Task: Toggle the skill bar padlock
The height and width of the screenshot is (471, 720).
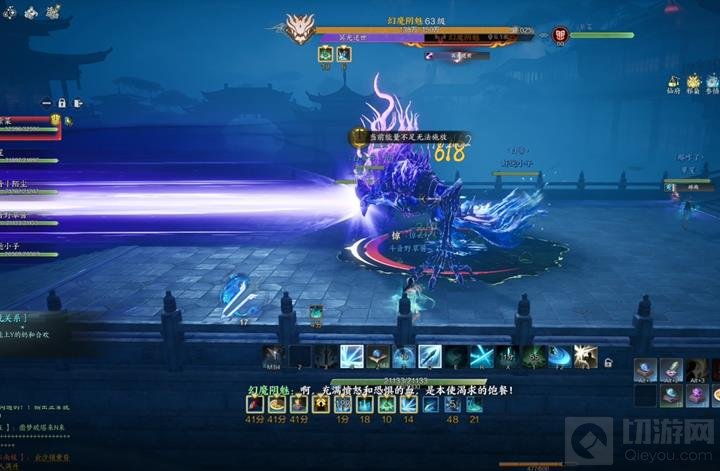Action: click(x=609, y=362)
